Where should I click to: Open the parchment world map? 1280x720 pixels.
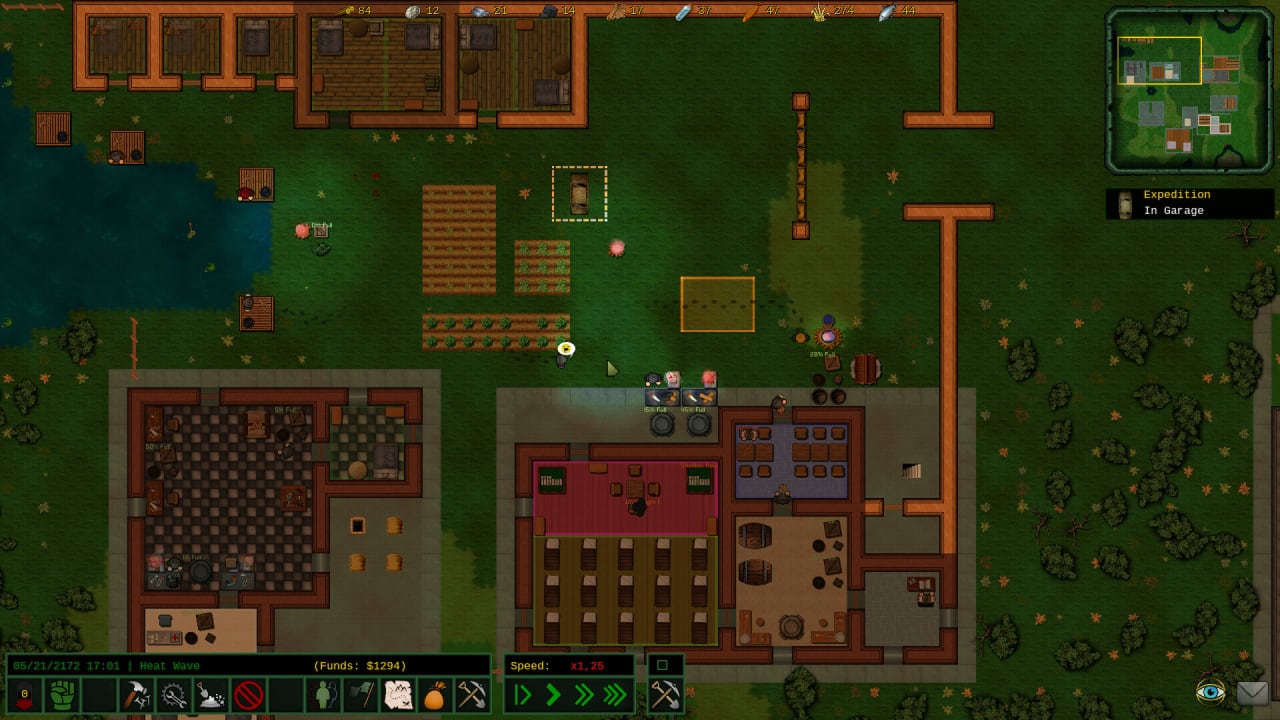coord(398,694)
